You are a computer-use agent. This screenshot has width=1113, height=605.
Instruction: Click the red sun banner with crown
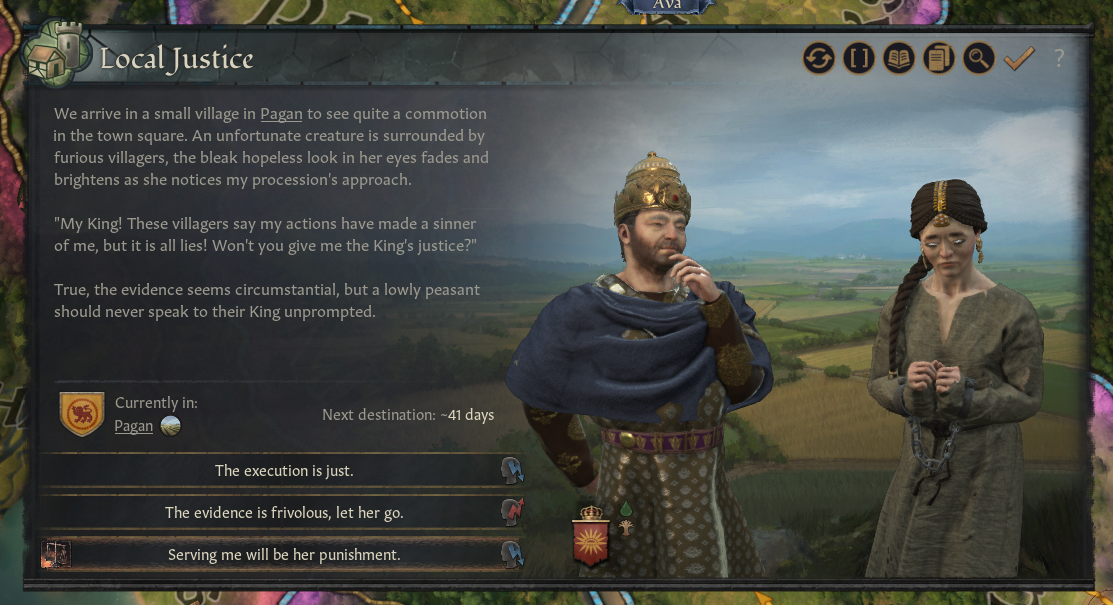tap(590, 536)
